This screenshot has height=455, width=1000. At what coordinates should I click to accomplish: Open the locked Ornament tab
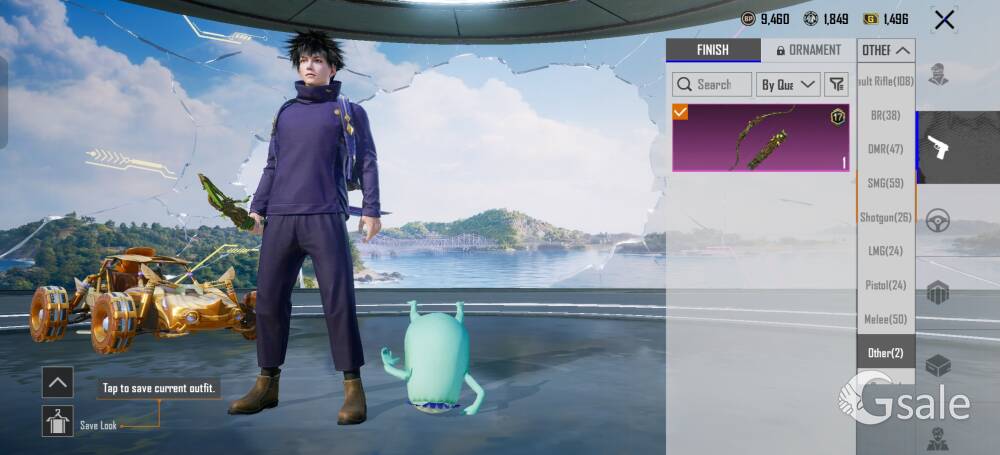point(808,50)
